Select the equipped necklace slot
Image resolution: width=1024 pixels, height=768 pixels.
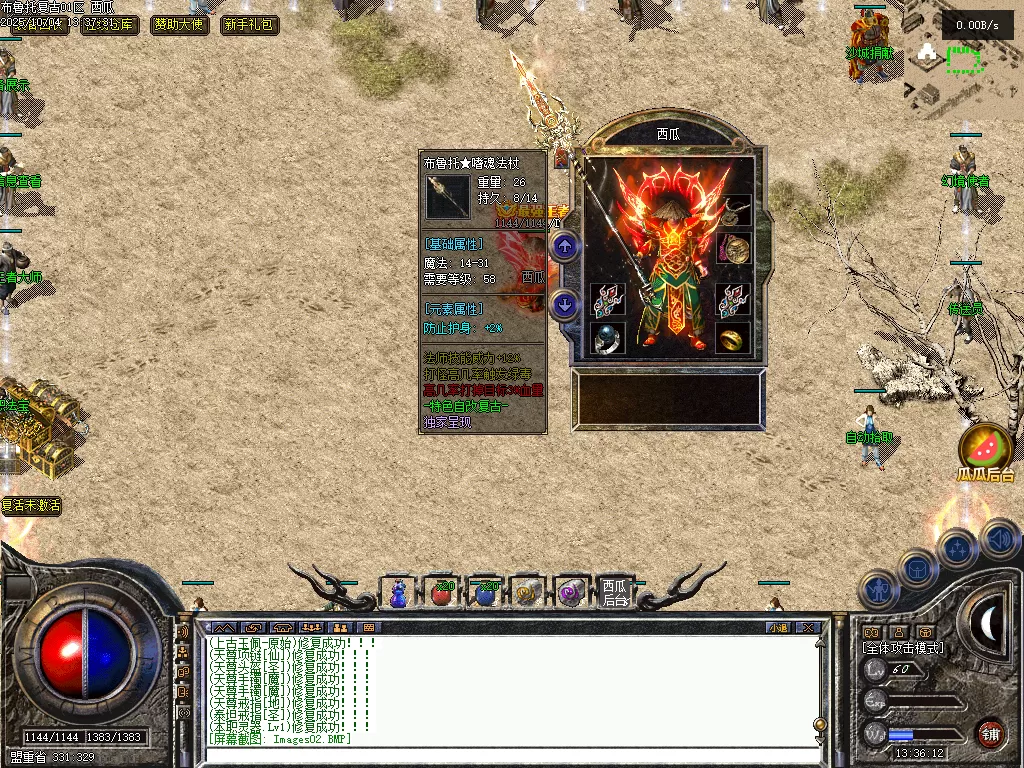[x=735, y=210]
